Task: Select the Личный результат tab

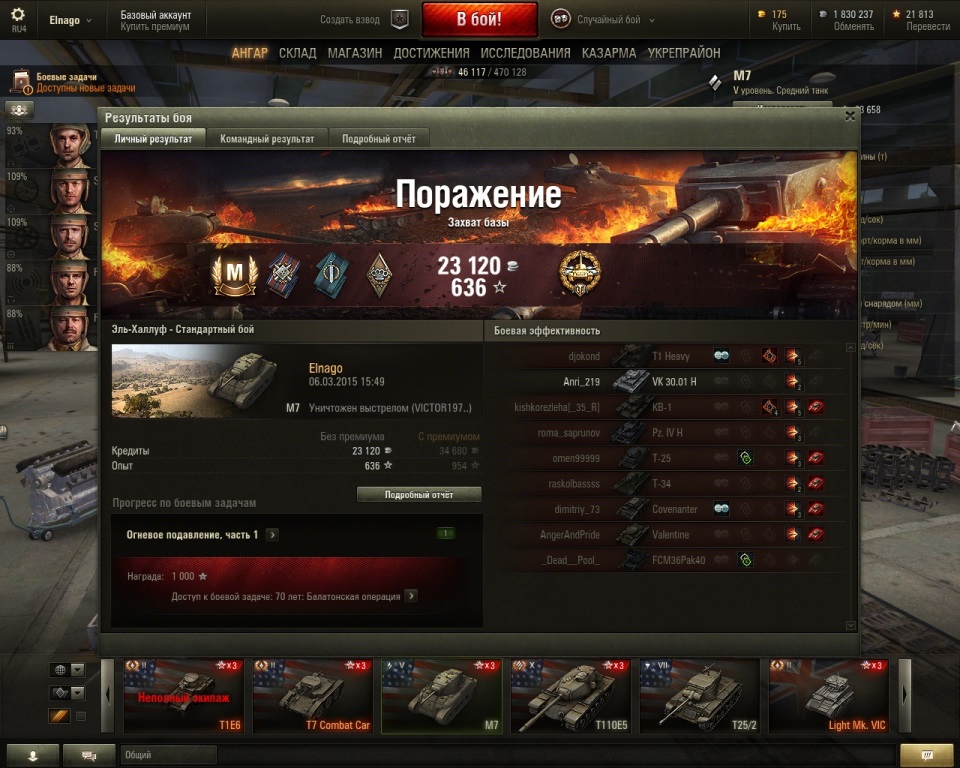Action: click(x=153, y=139)
